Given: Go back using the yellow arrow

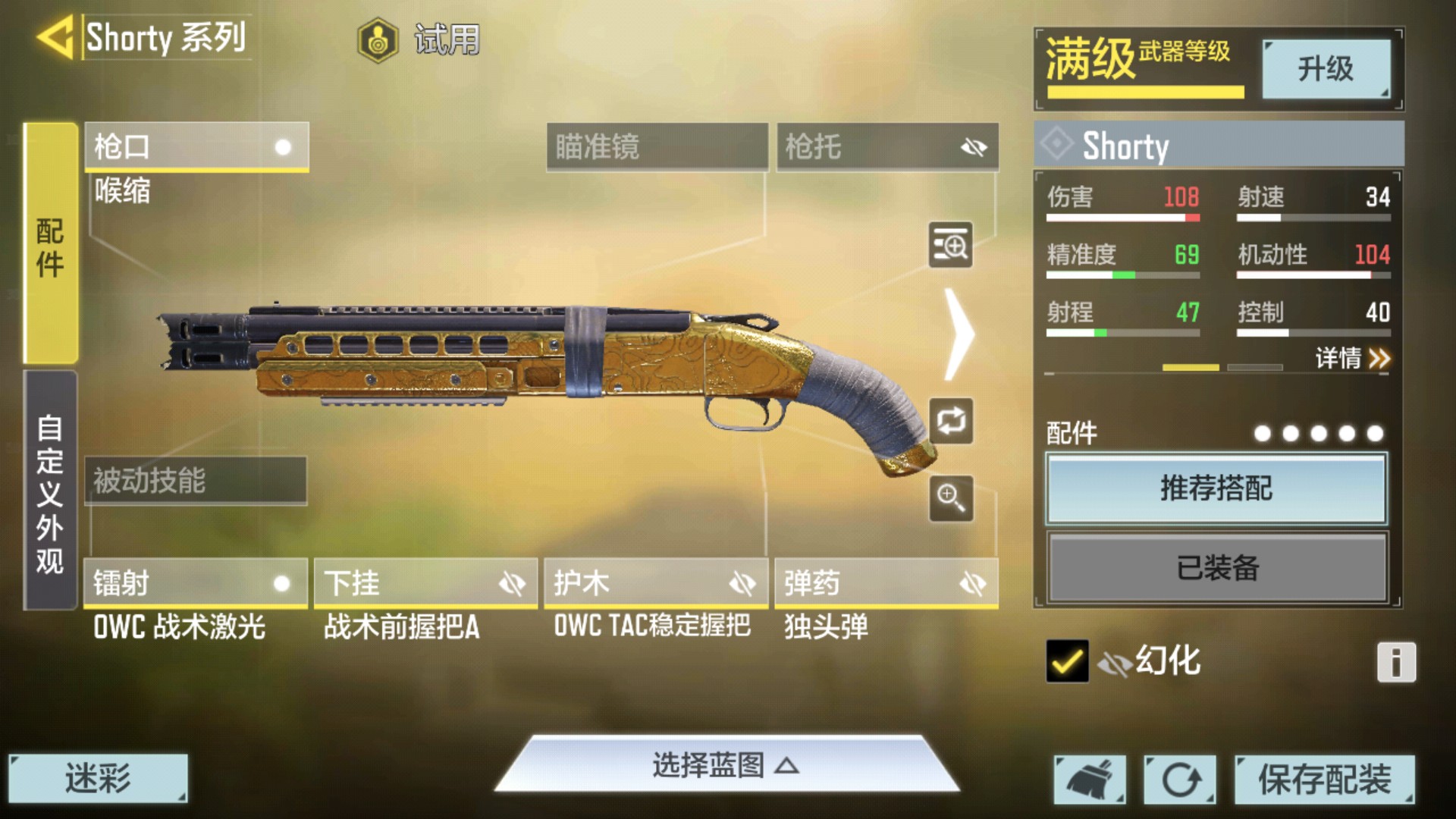Looking at the screenshot, I should click(x=55, y=37).
